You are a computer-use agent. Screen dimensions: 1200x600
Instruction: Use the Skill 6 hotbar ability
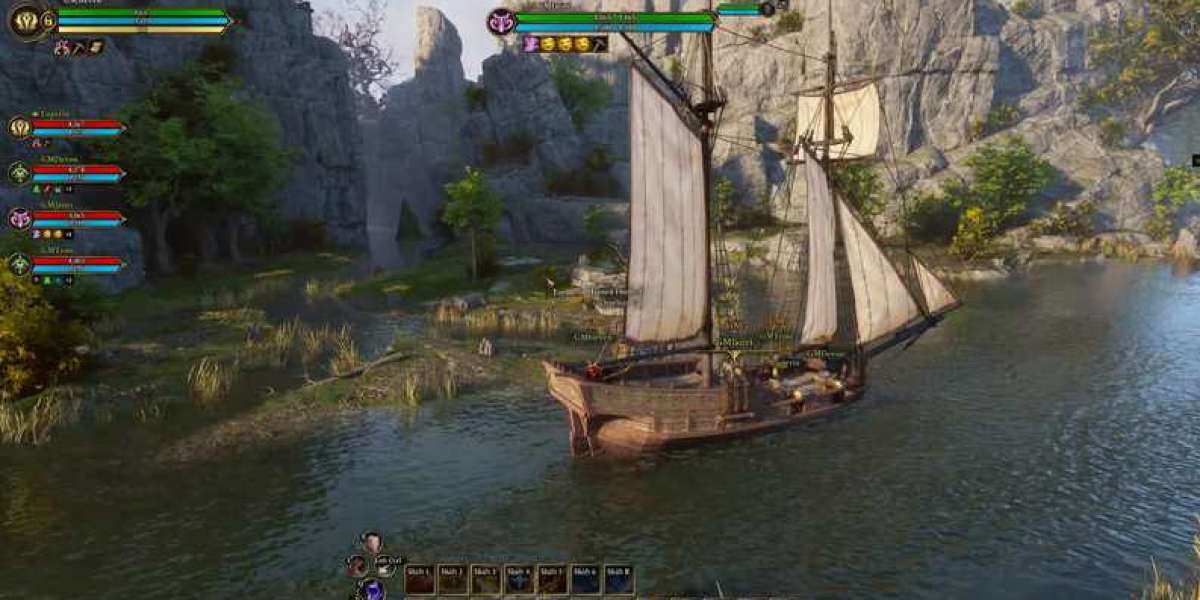click(x=585, y=579)
